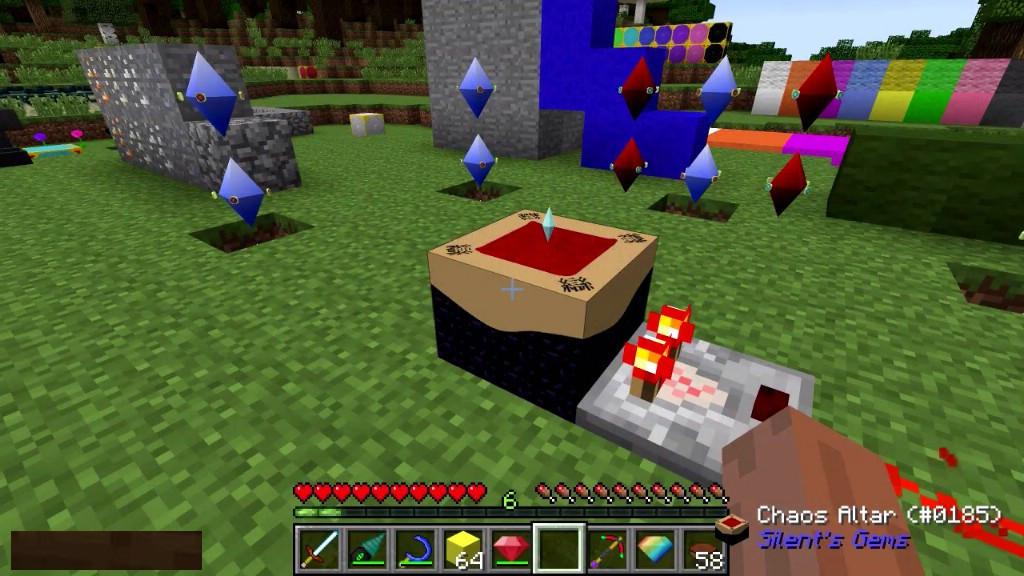
Task: Equip the bow in the hotbar
Action: point(606,549)
